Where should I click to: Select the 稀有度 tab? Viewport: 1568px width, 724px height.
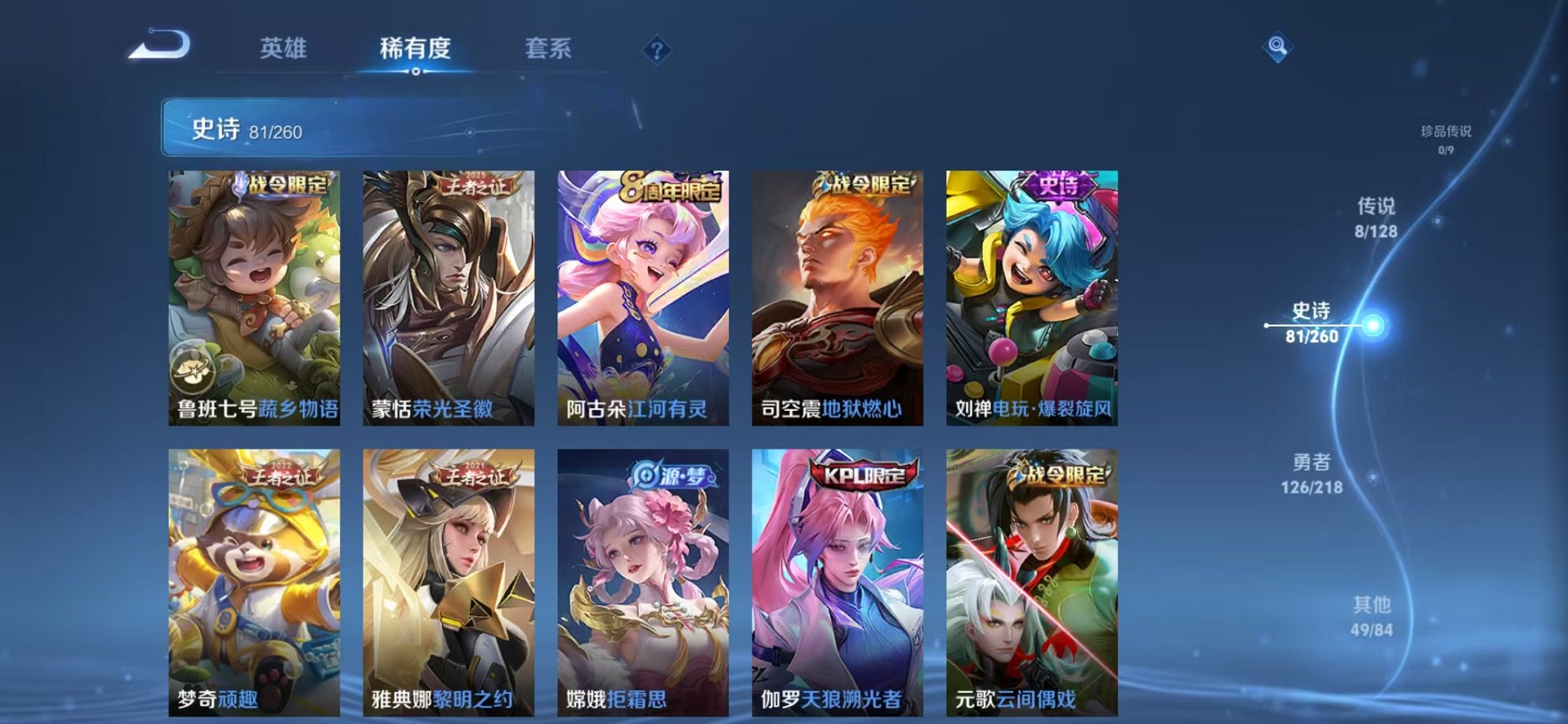(x=417, y=49)
